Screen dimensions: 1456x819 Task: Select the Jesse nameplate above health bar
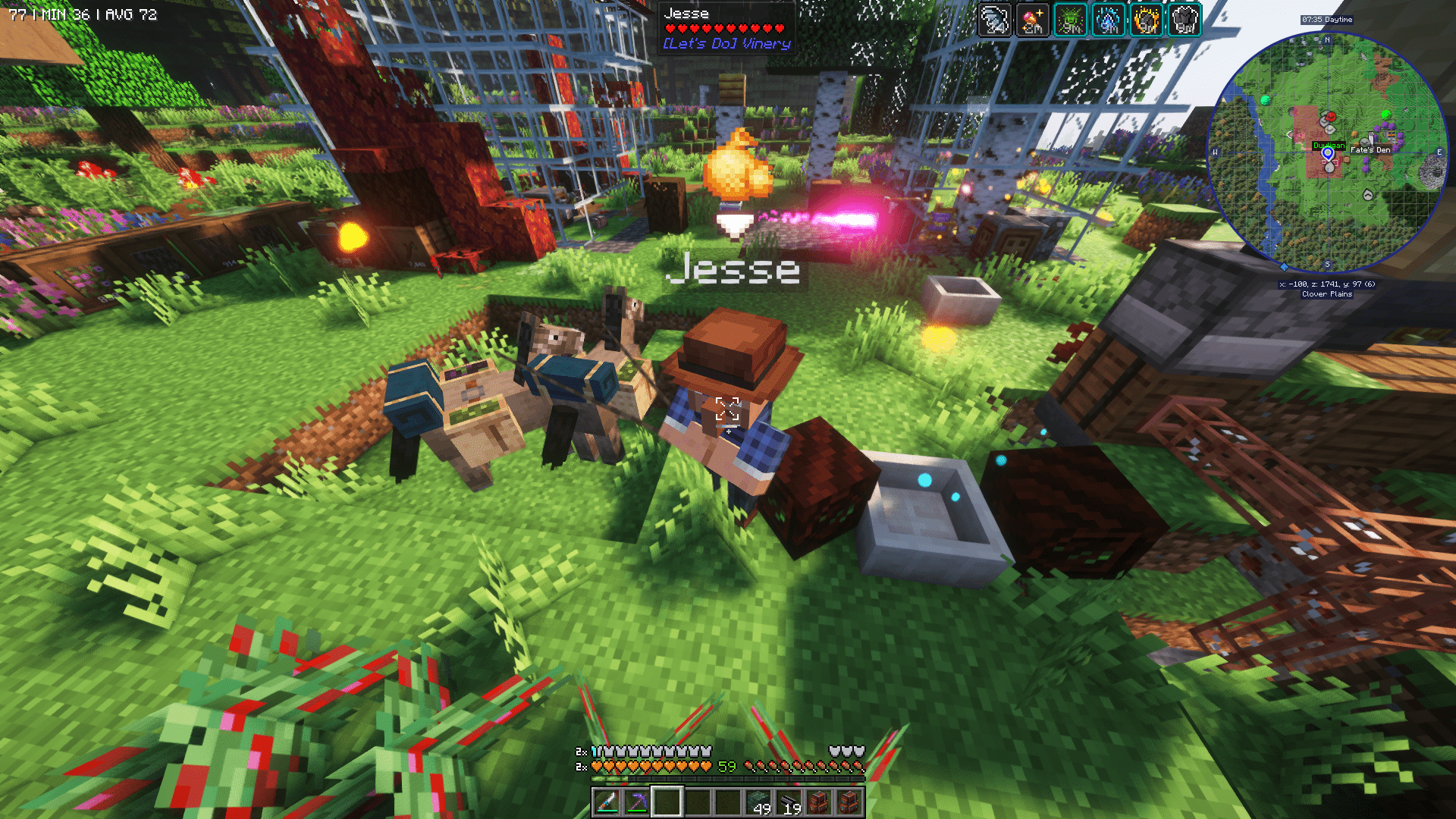pyautogui.click(x=686, y=13)
